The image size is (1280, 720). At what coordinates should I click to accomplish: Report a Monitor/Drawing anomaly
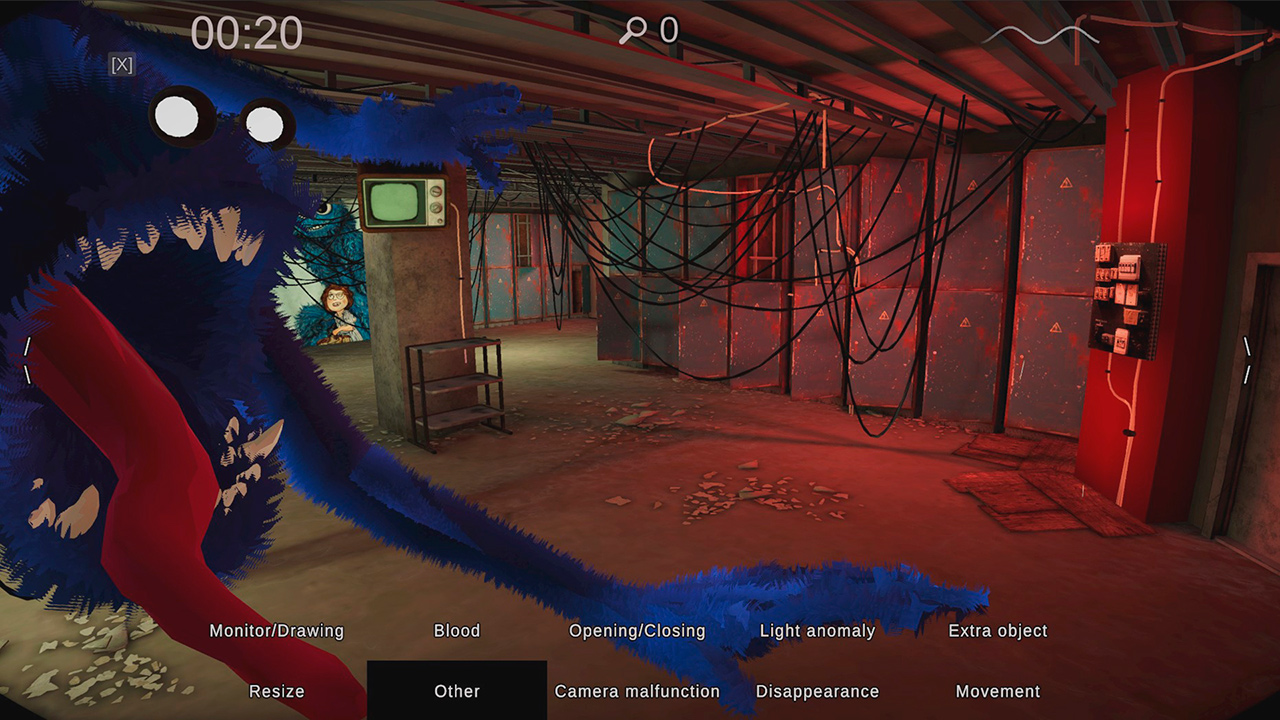pyautogui.click(x=276, y=630)
